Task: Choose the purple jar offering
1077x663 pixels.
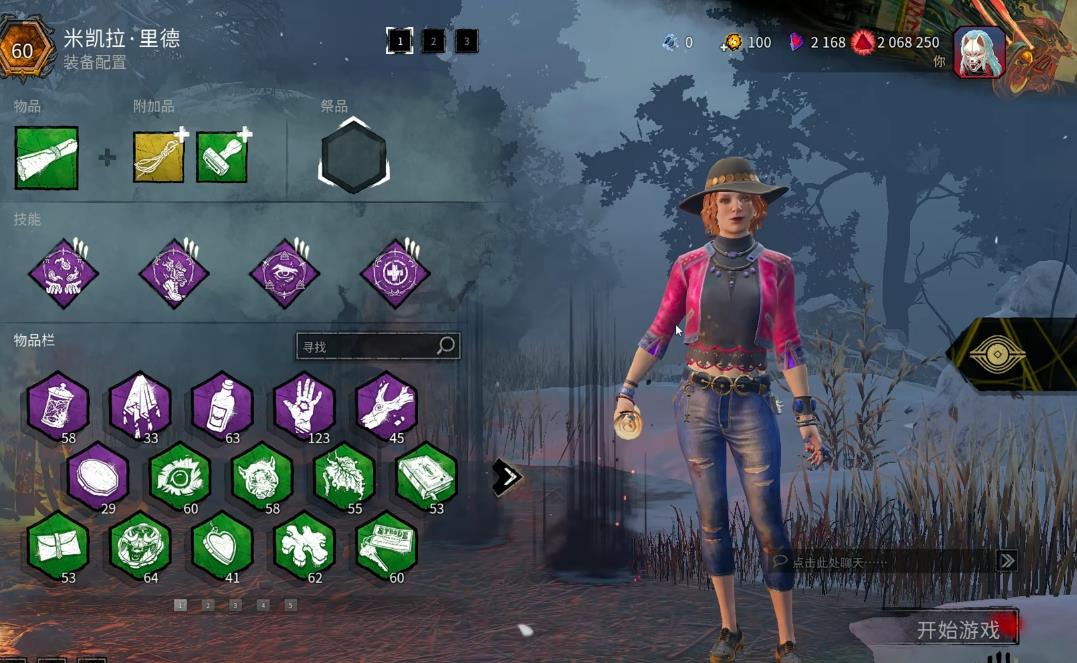Action: [x=58, y=405]
